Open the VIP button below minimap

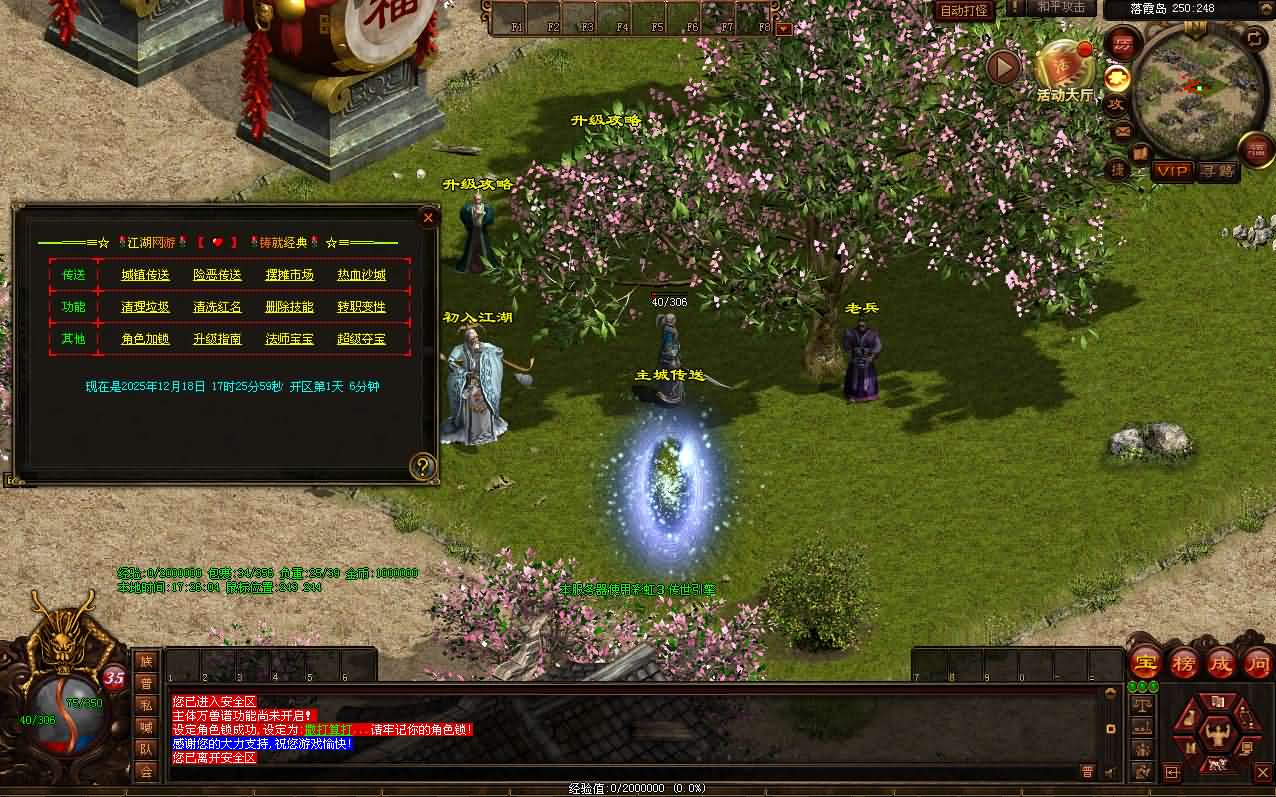pos(1172,171)
